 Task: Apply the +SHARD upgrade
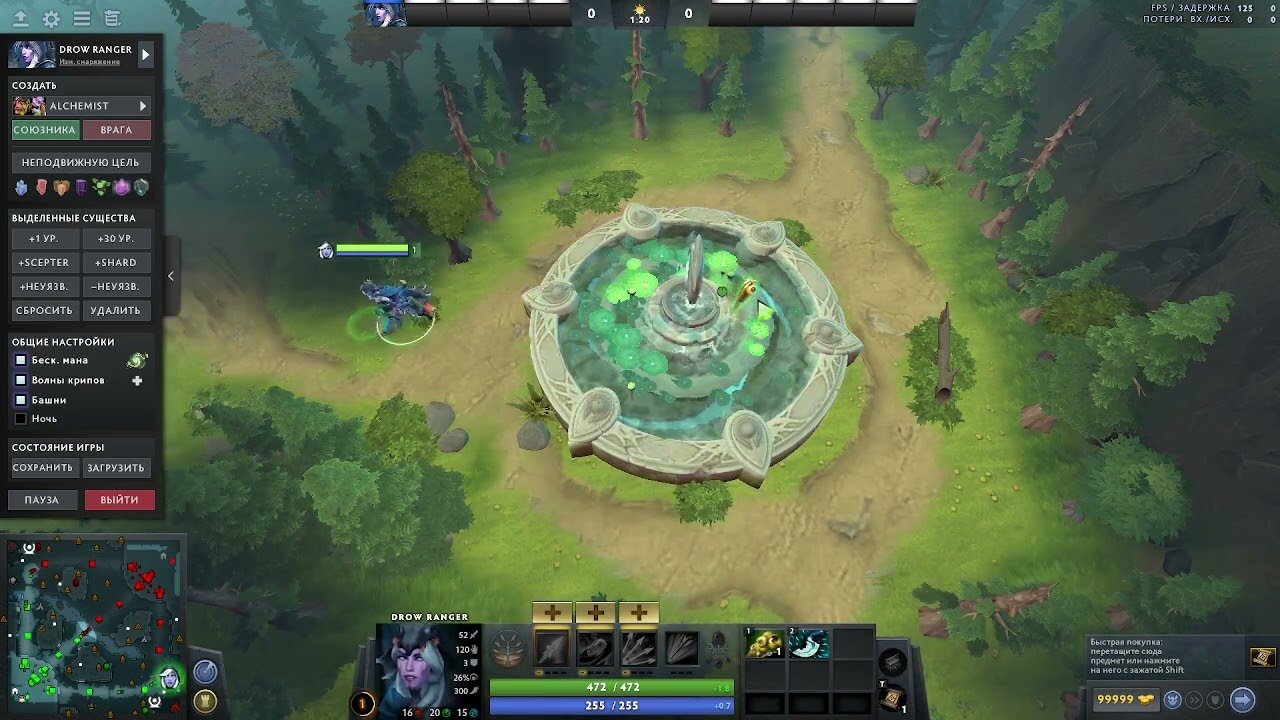[x=116, y=263]
